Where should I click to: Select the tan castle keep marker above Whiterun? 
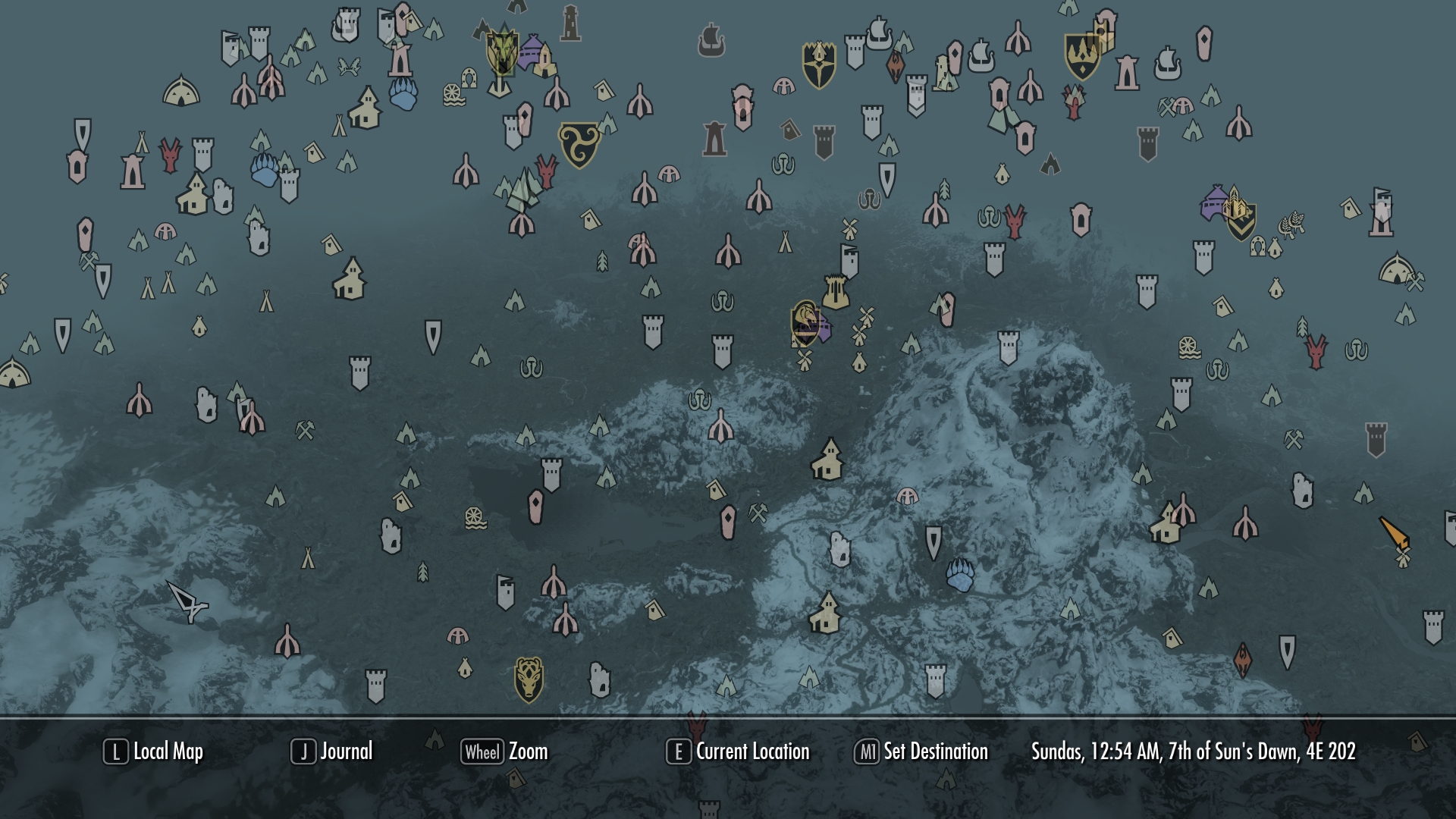(x=835, y=292)
